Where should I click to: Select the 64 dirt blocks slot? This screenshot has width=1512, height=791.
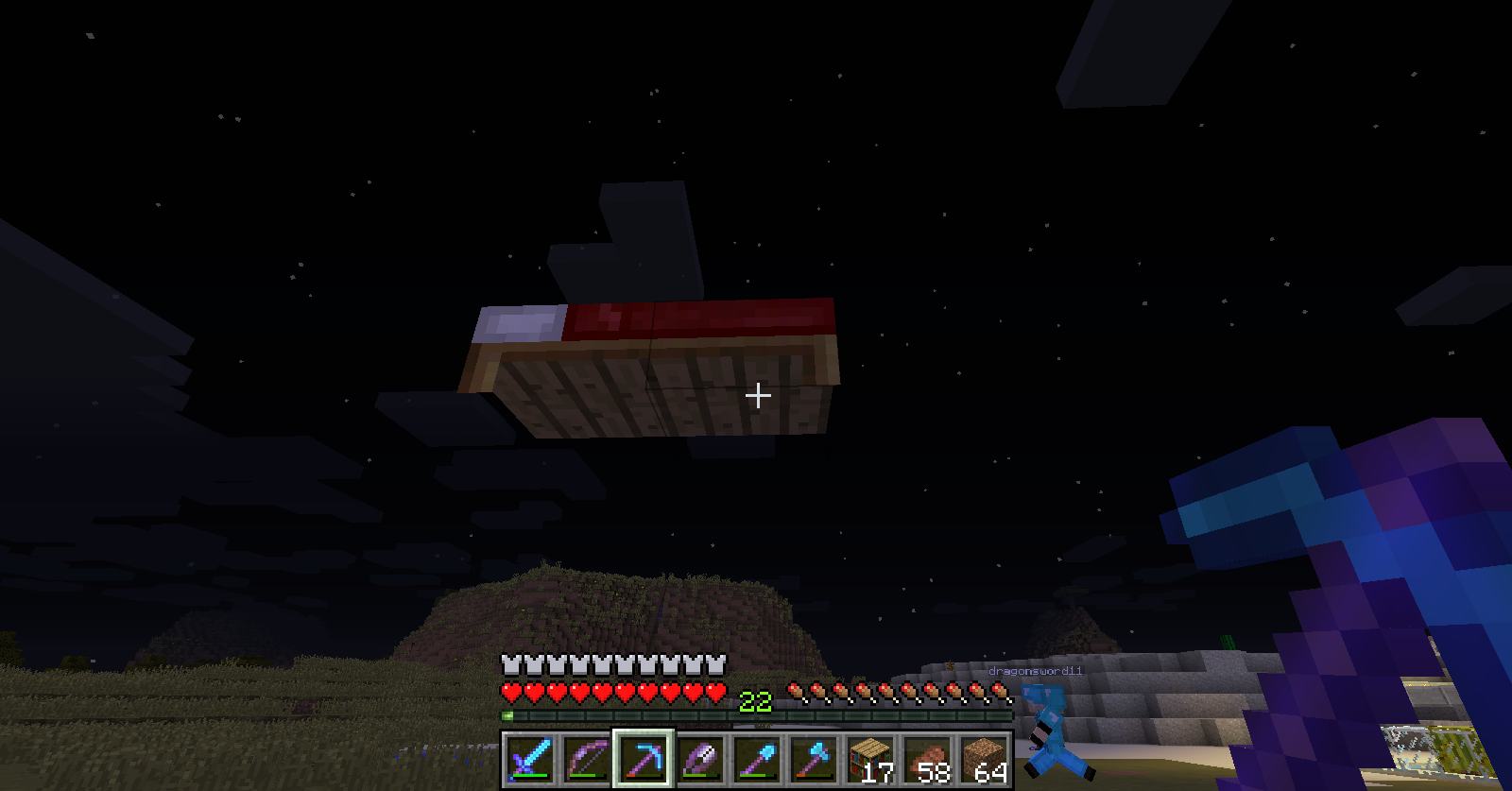coord(984,759)
